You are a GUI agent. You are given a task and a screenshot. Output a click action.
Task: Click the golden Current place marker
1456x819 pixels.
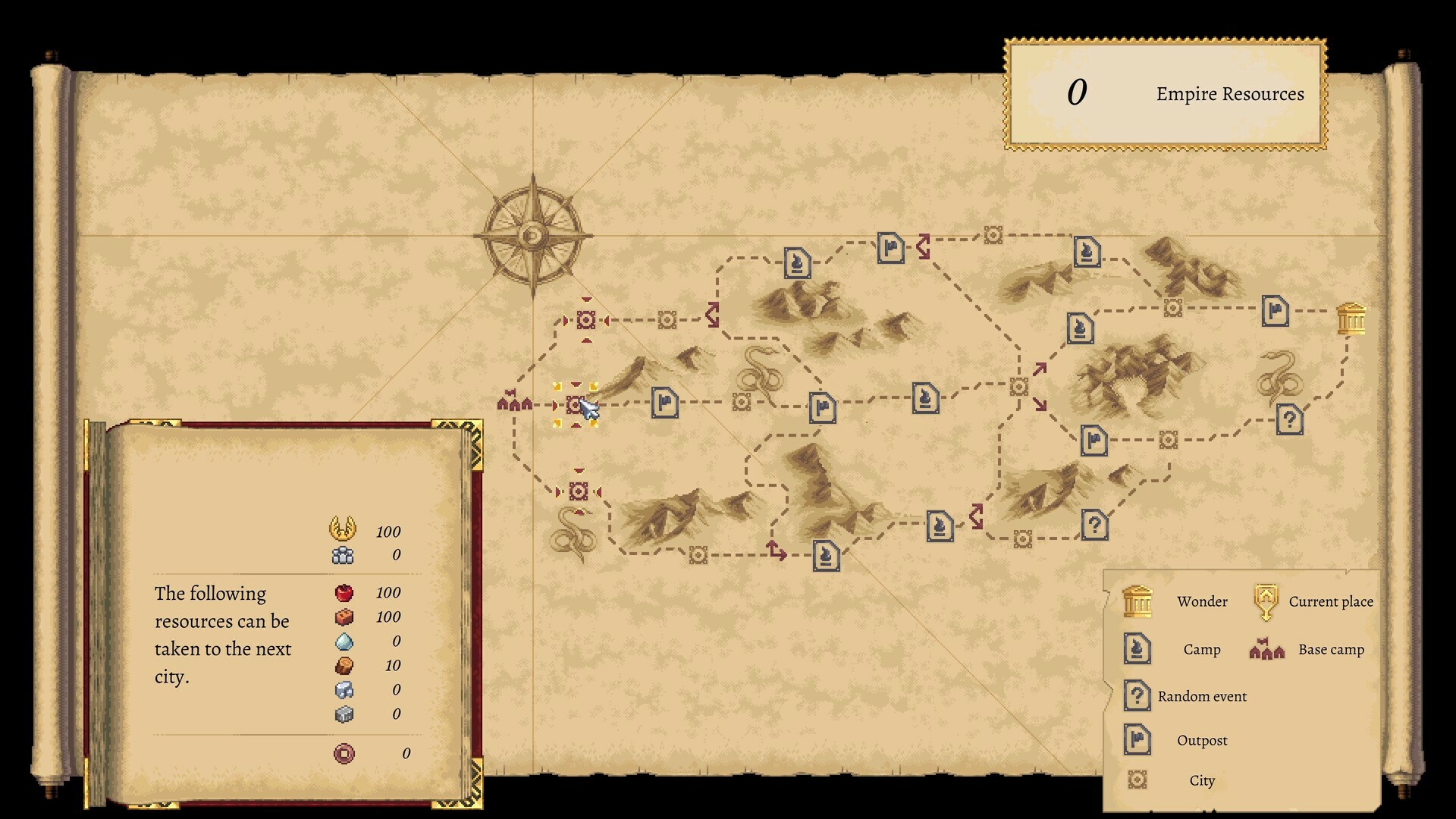[x=574, y=406]
